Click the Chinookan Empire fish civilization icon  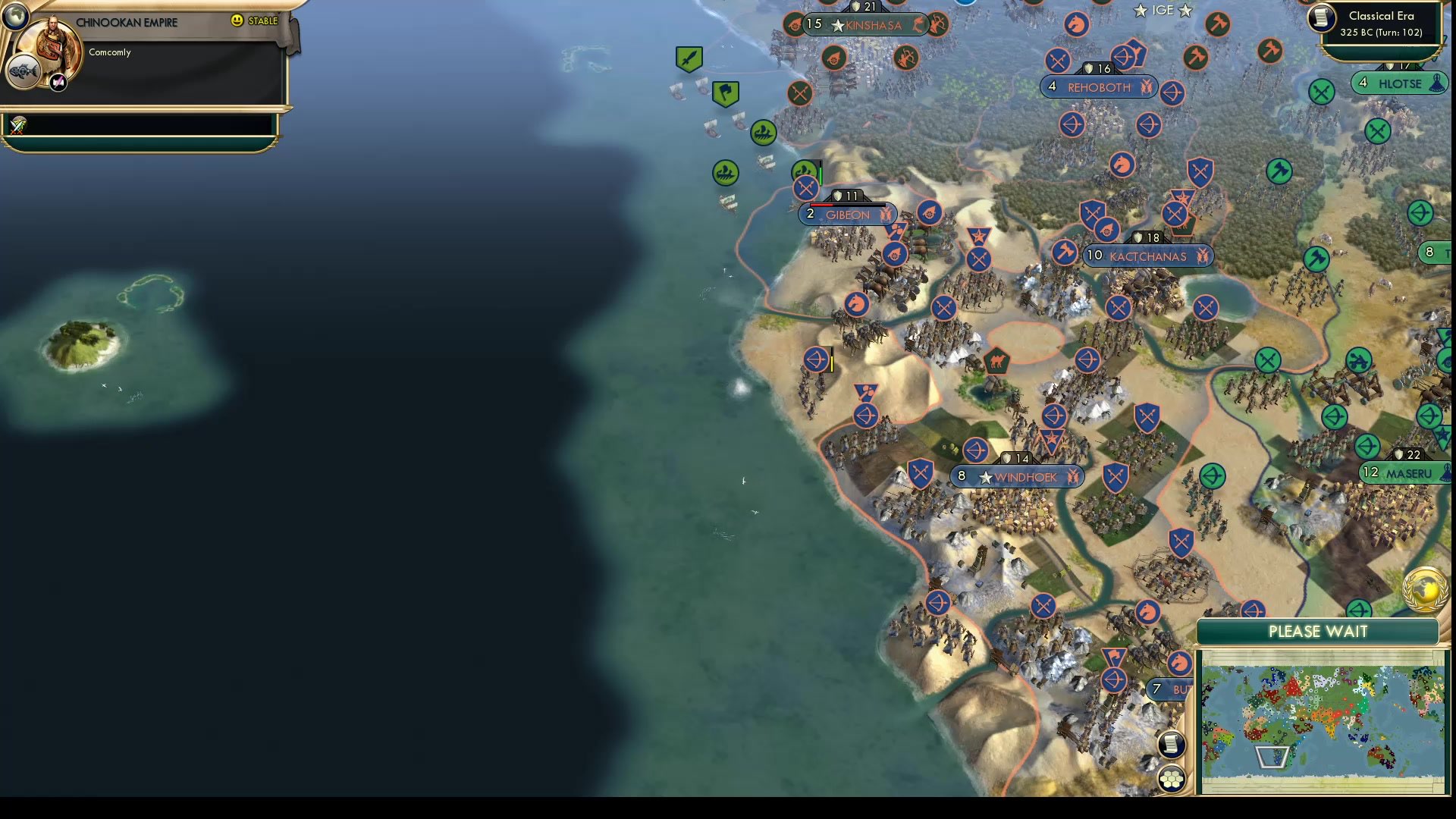[25, 71]
